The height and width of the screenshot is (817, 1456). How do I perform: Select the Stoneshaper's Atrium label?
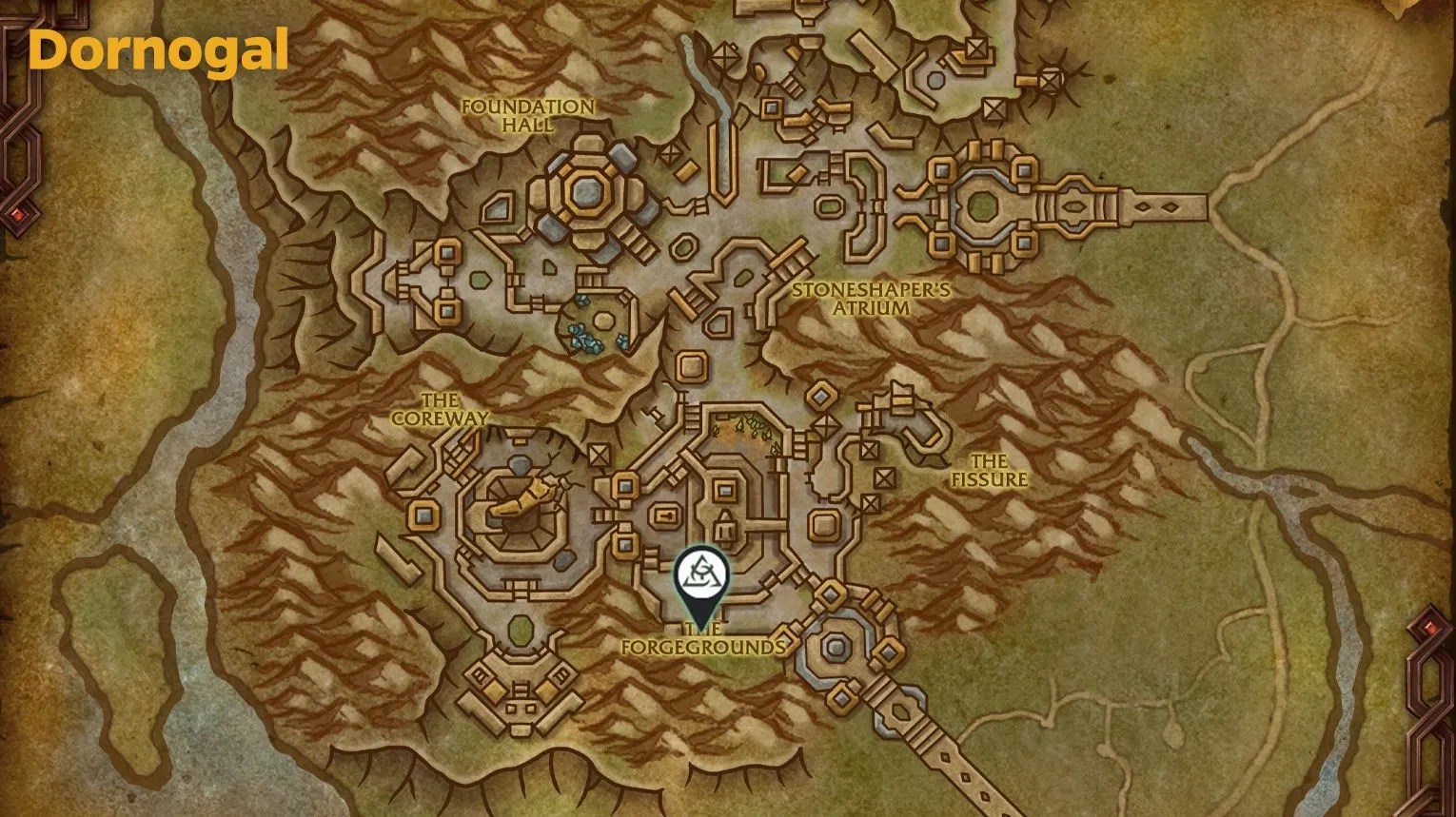[873, 301]
